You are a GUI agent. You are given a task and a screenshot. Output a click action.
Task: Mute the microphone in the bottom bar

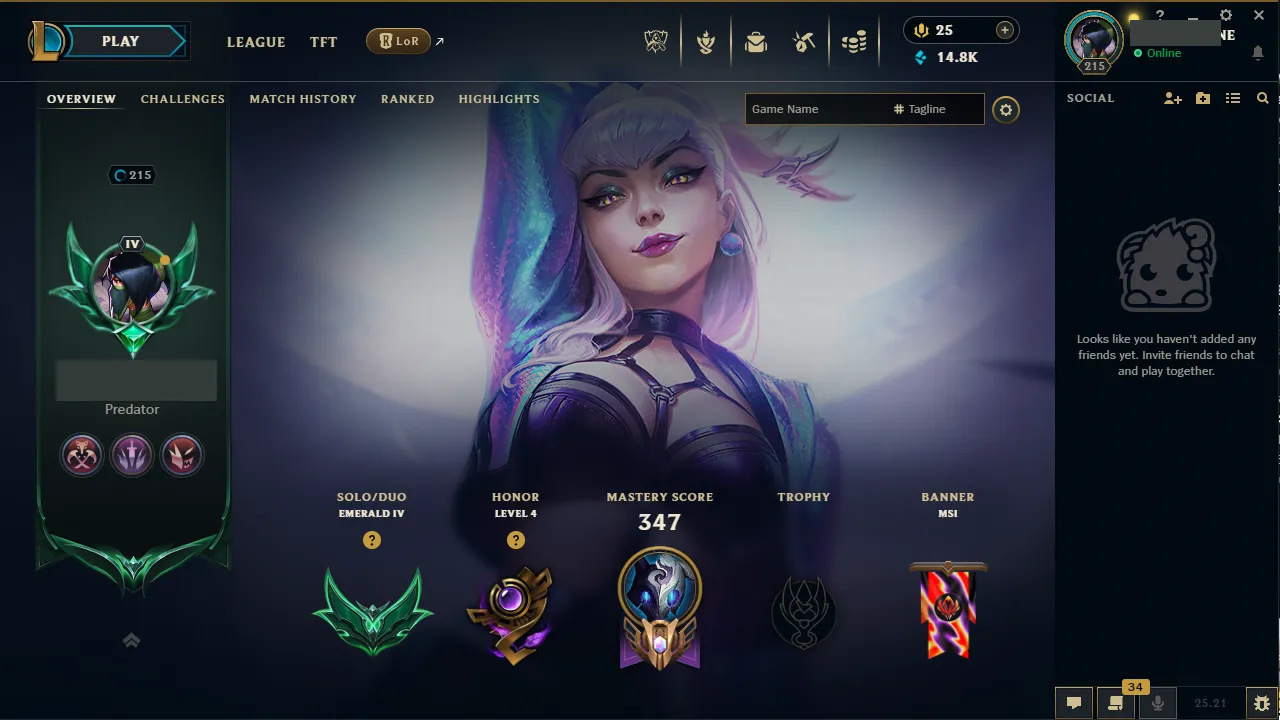coord(1157,702)
